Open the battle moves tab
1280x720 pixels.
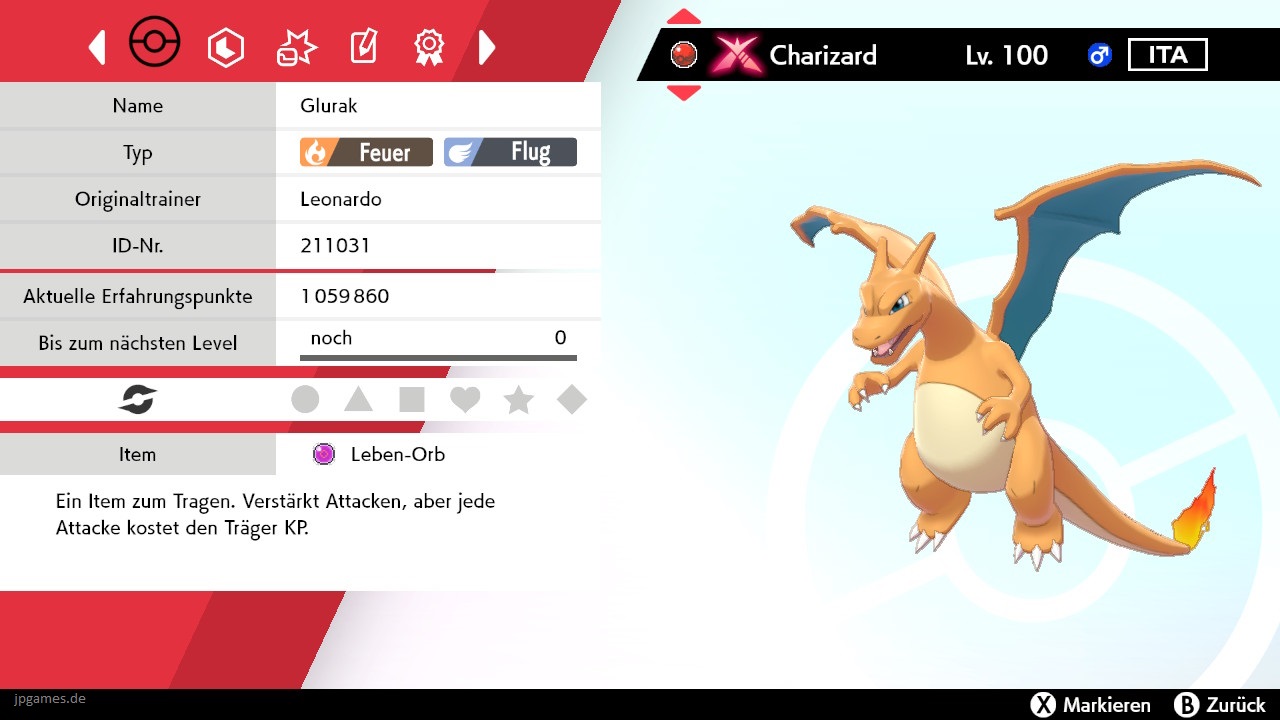[296, 47]
